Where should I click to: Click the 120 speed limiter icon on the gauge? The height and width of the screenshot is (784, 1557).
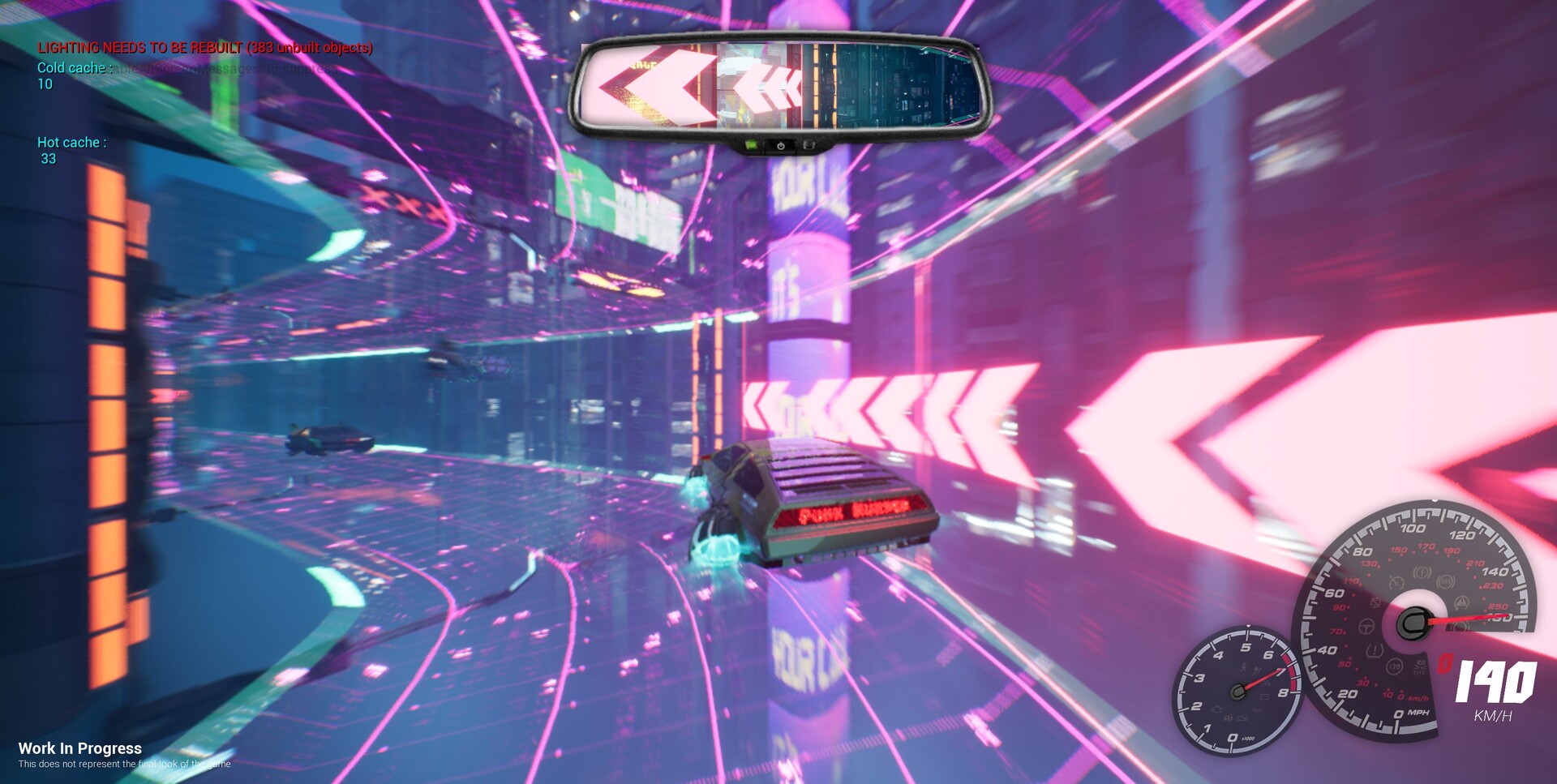tap(1396, 667)
